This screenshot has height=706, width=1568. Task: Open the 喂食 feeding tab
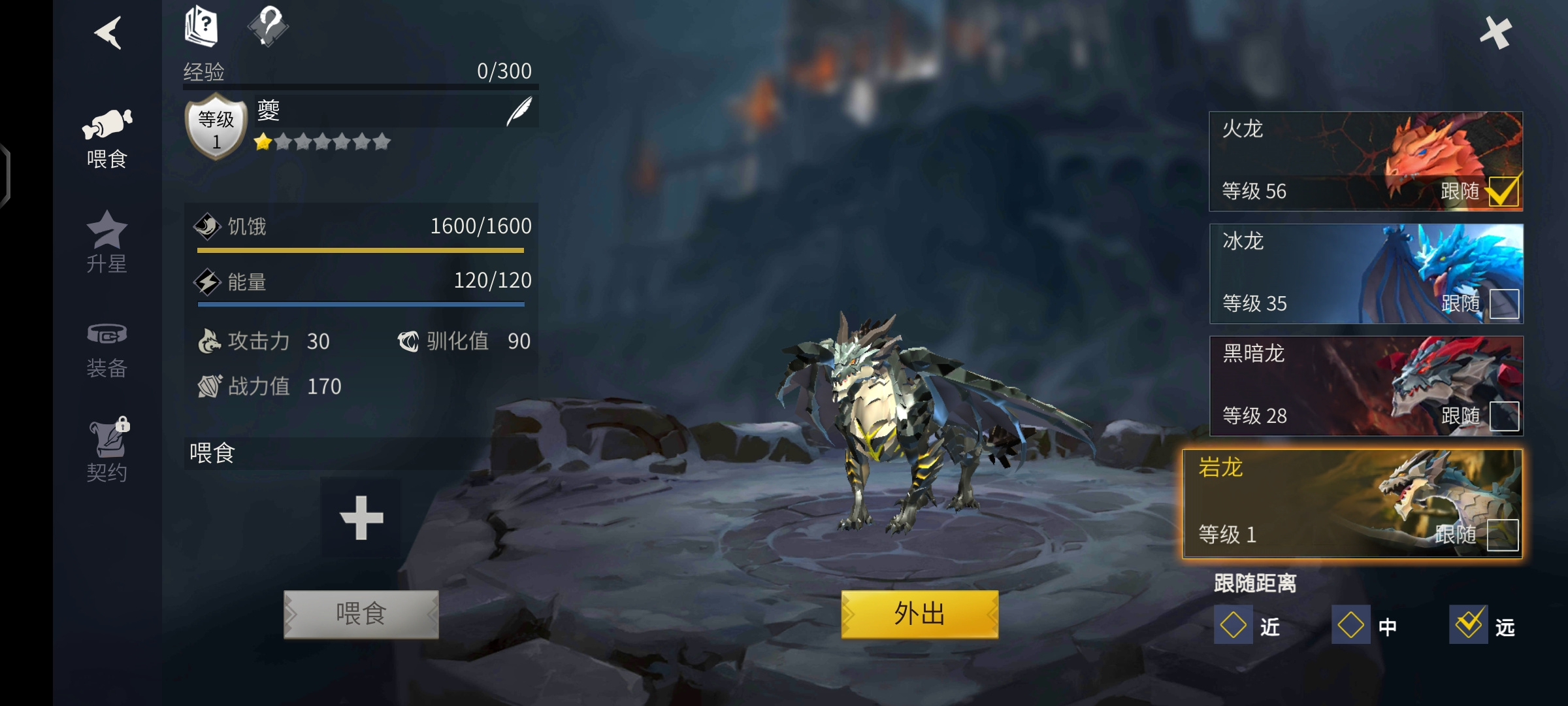pyautogui.click(x=106, y=139)
